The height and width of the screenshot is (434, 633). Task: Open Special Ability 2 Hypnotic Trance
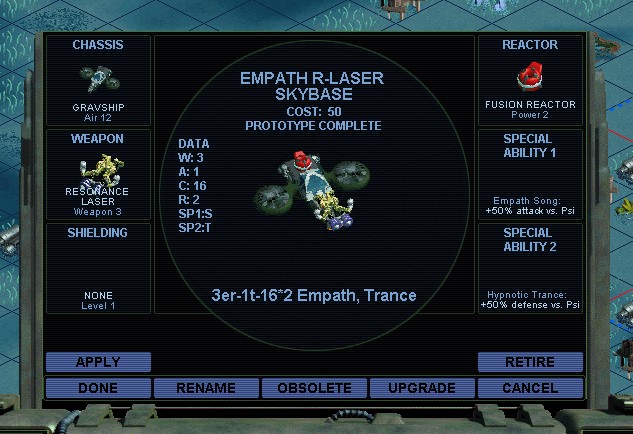[x=530, y=268]
